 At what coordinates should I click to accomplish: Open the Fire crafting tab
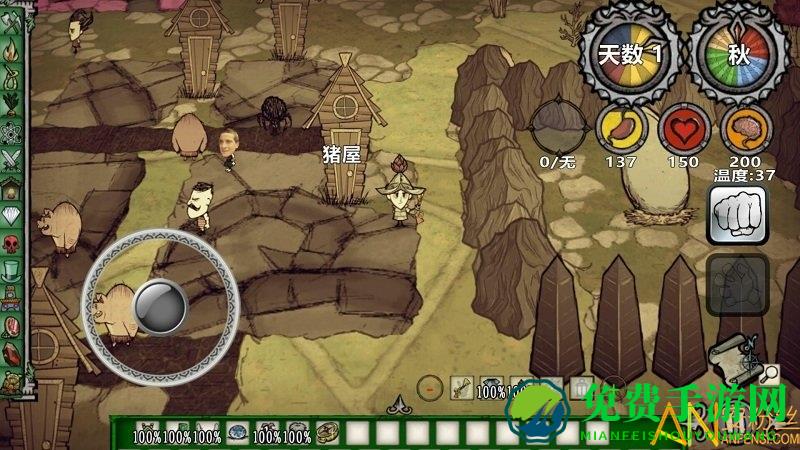(11, 48)
